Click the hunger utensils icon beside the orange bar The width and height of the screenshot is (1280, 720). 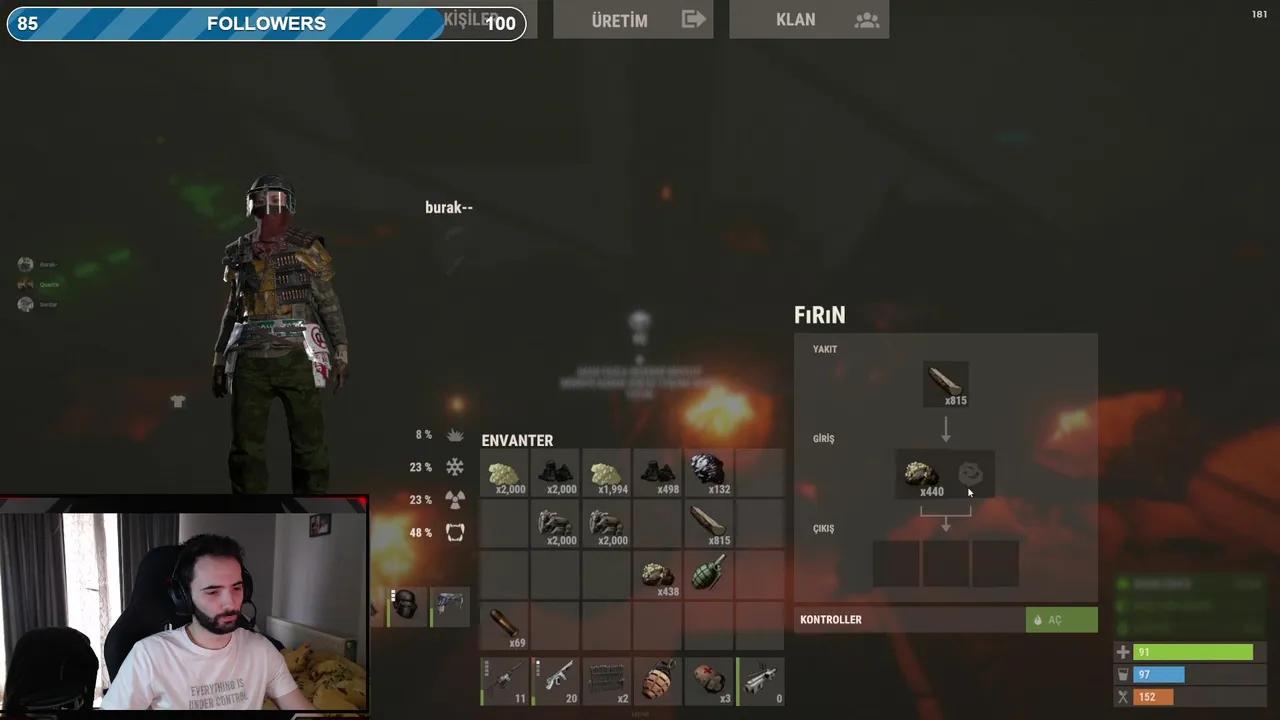point(1123,696)
